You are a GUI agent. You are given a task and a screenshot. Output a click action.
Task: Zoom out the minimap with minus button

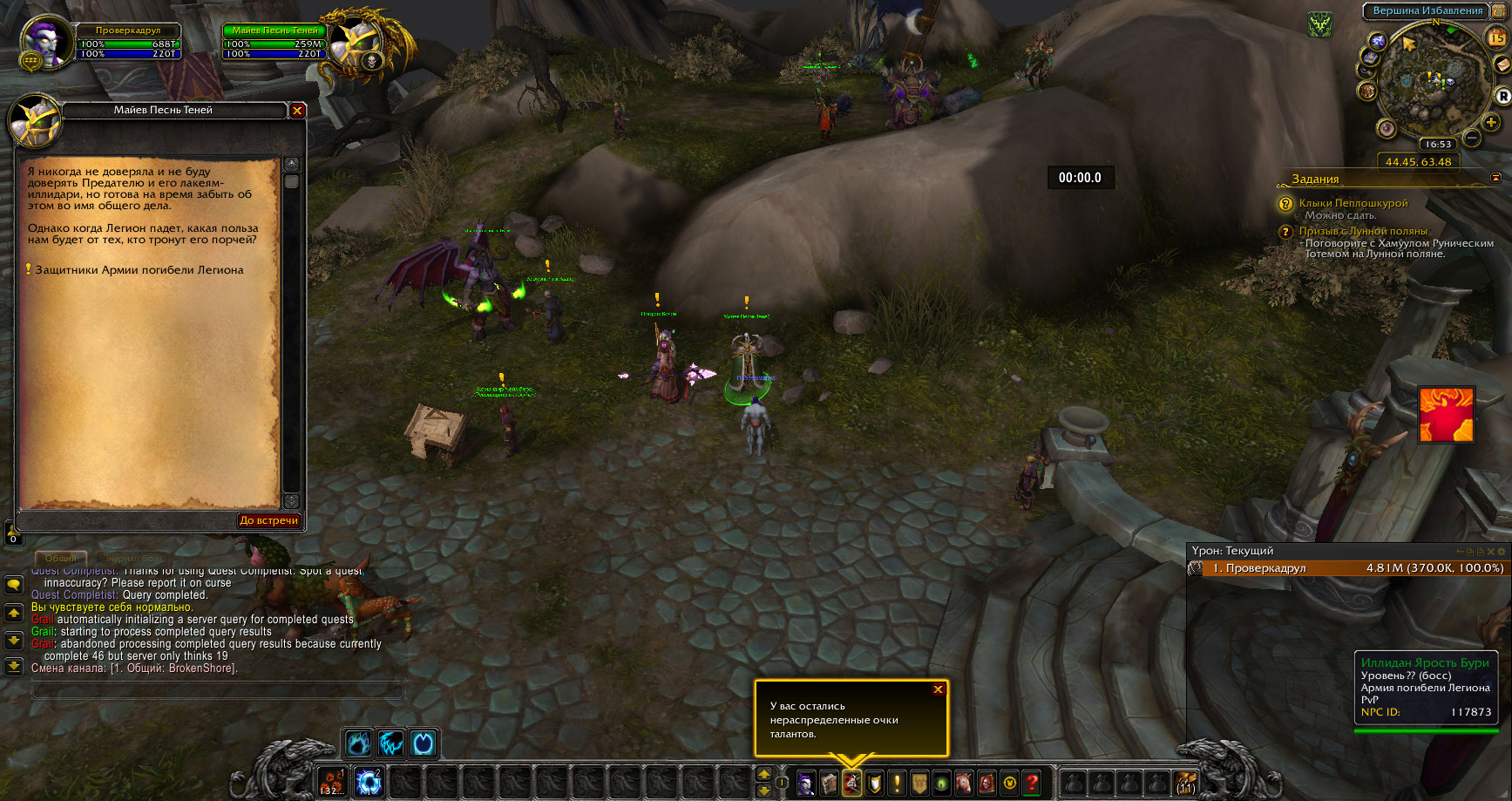(1472, 138)
